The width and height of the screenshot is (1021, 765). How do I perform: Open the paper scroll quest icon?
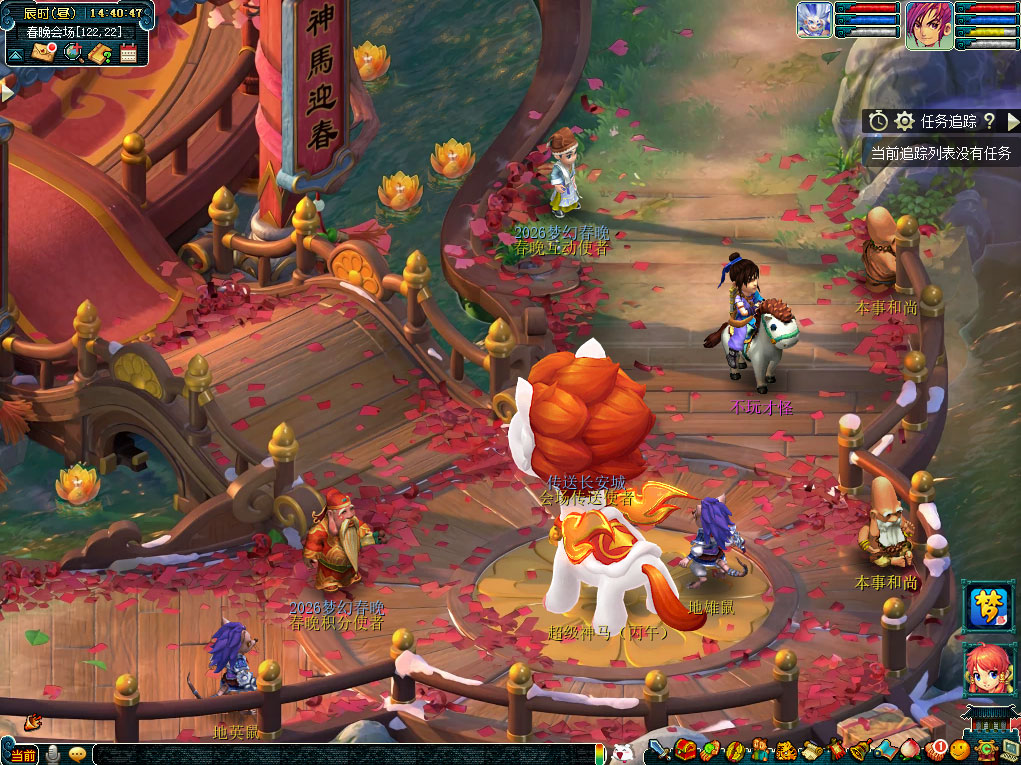tap(811, 750)
